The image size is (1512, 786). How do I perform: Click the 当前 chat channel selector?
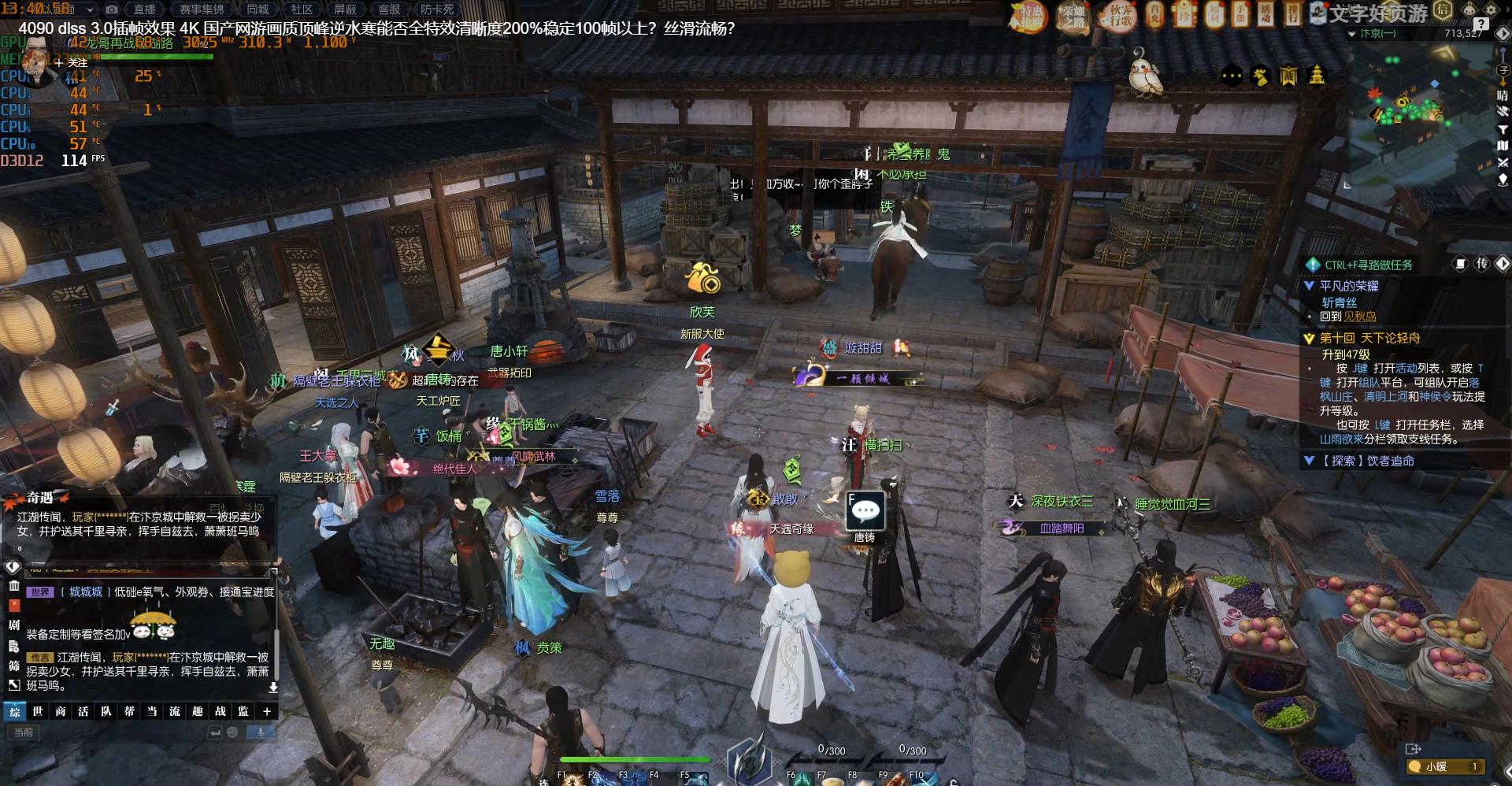tap(24, 732)
